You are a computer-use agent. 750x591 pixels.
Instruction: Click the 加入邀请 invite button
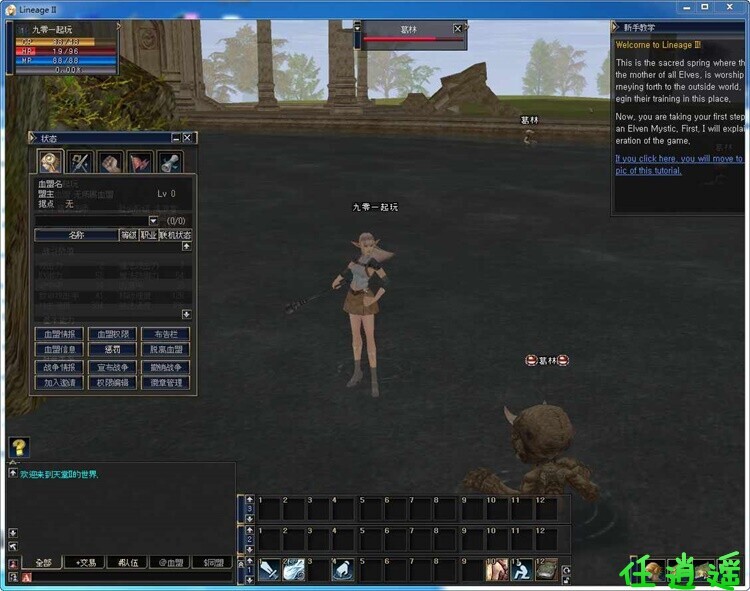point(59,383)
